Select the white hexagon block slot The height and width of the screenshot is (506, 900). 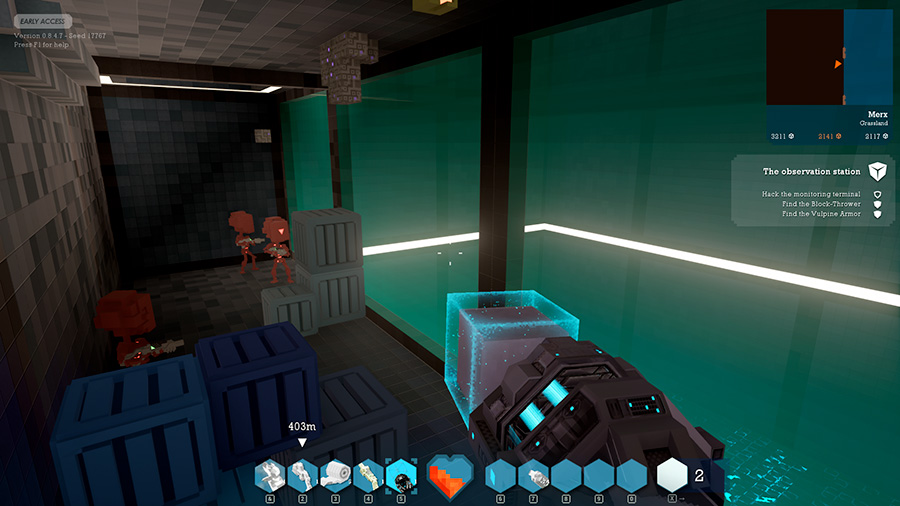[671, 475]
